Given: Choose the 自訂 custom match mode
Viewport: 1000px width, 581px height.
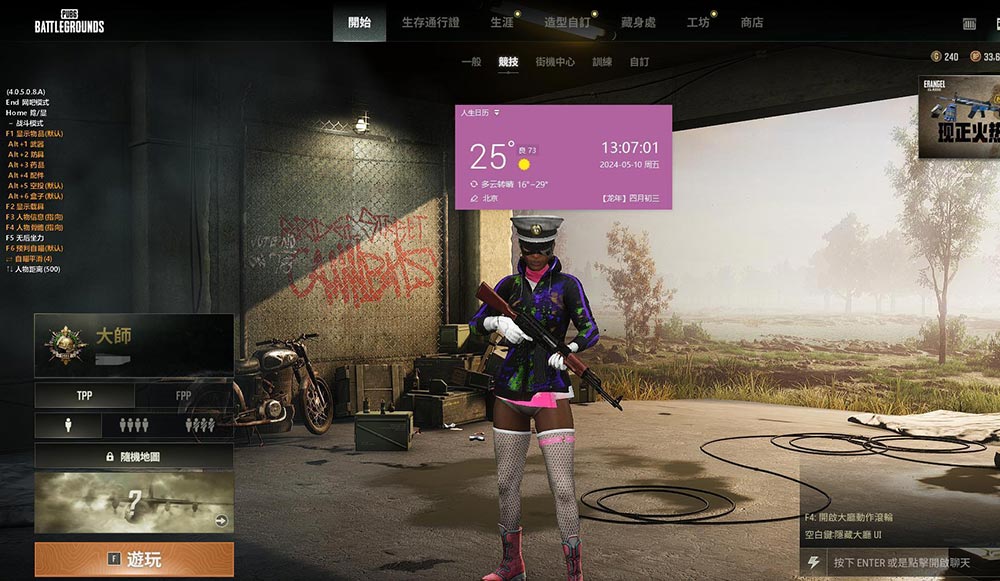Looking at the screenshot, I should click(x=639, y=62).
